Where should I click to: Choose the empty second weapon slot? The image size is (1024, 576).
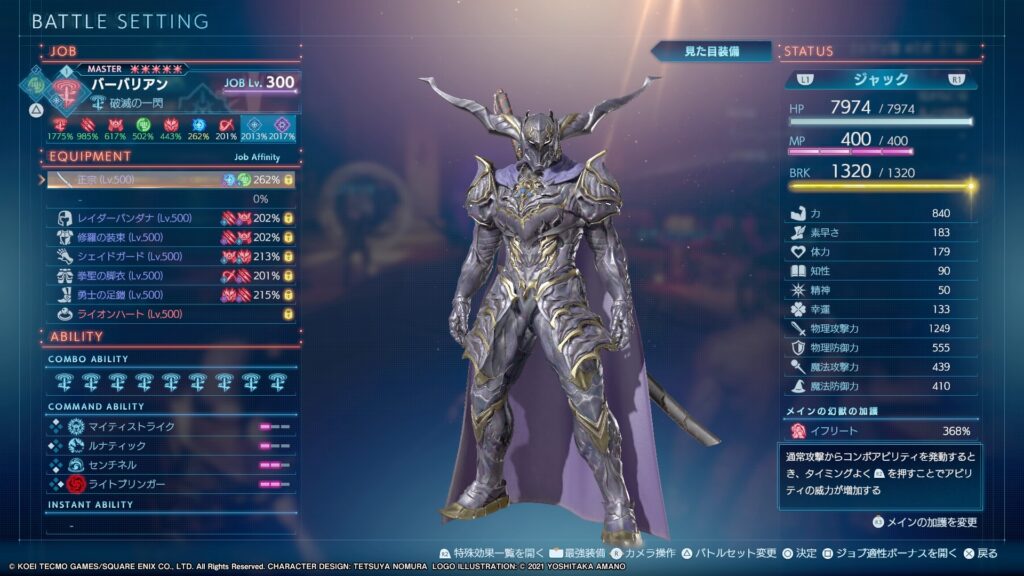click(x=172, y=199)
